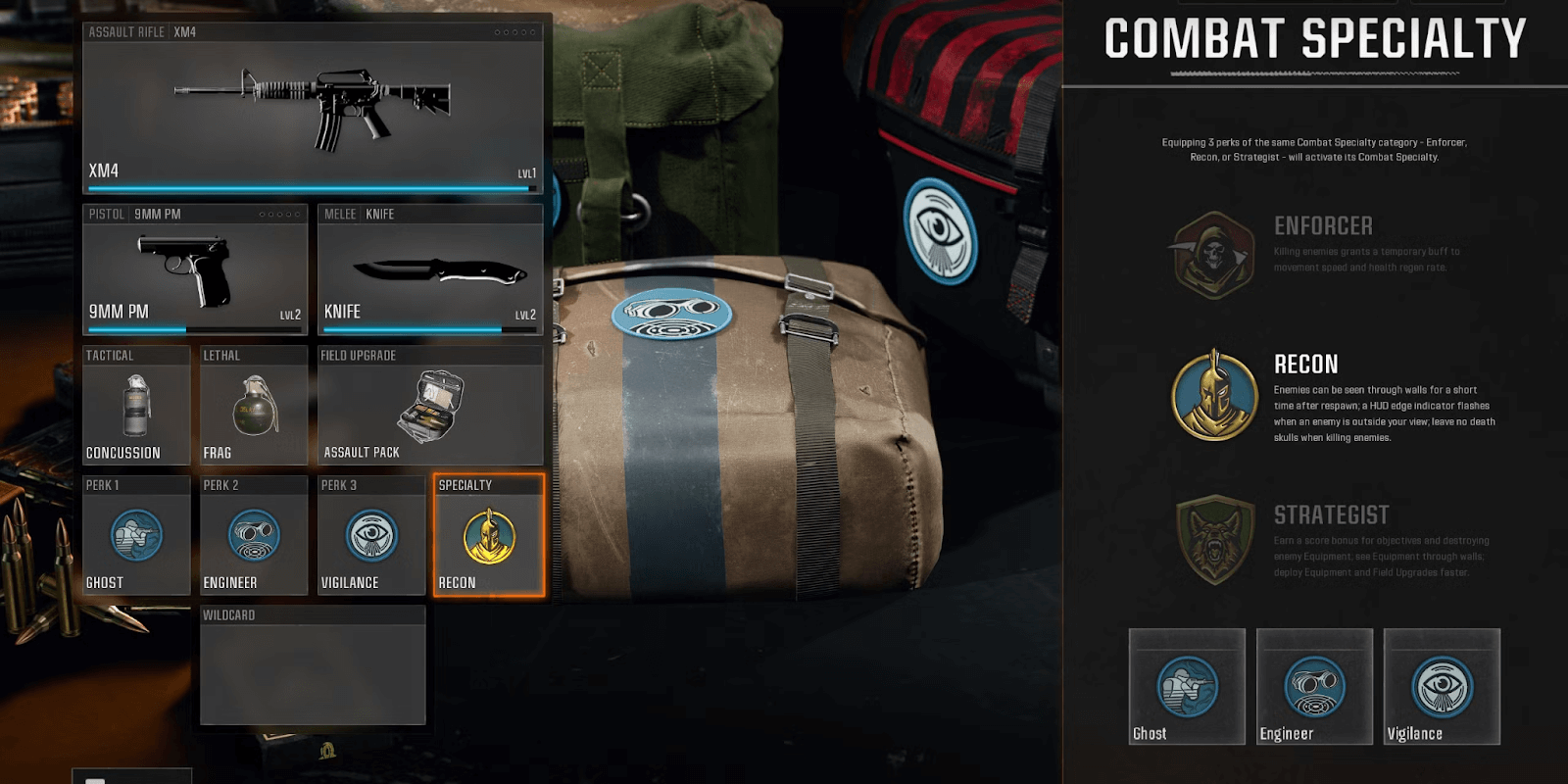
Task: Click the Engineer icon at bottom of Combat Specialty panel
Action: [x=1313, y=686]
